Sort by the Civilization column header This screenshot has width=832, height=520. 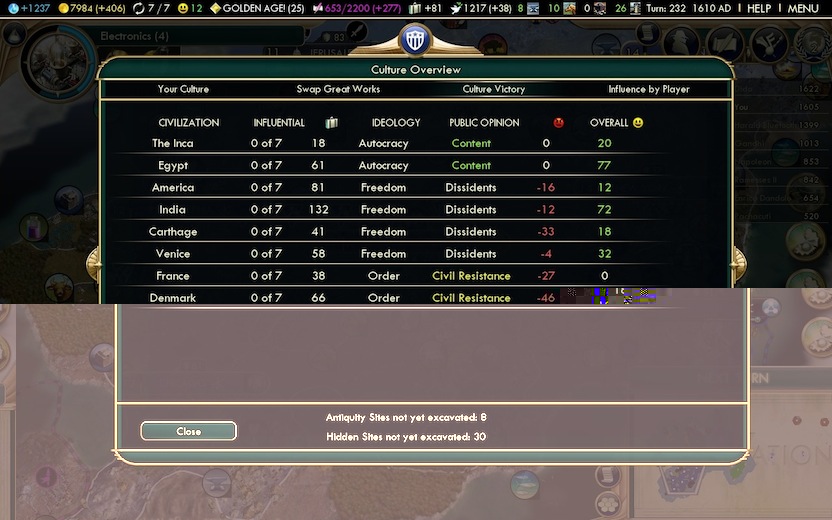point(188,123)
